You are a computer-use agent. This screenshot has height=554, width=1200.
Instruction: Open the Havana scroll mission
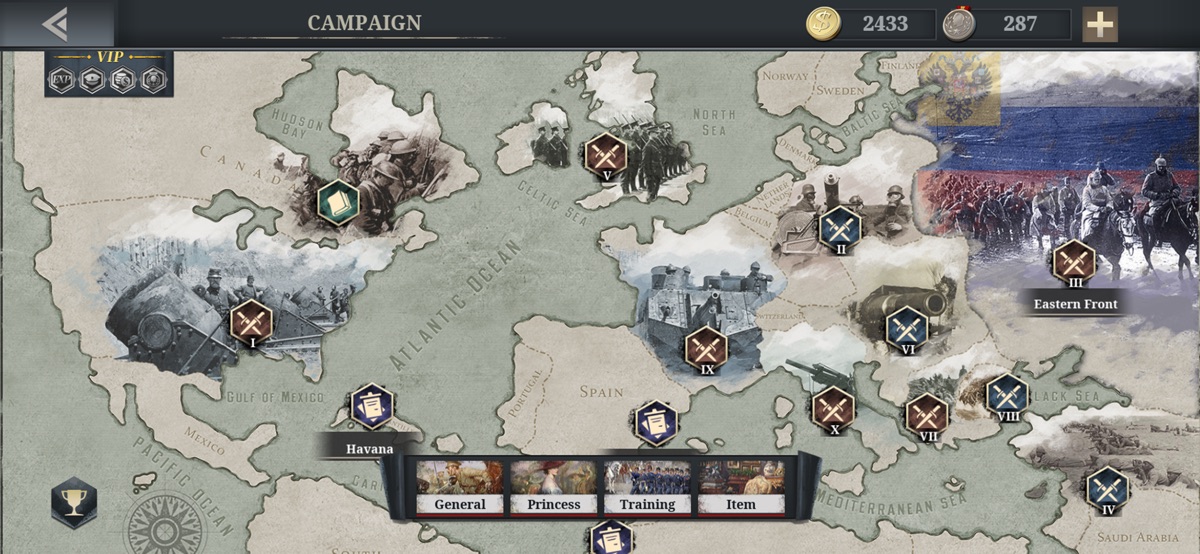(x=372, y=407)
